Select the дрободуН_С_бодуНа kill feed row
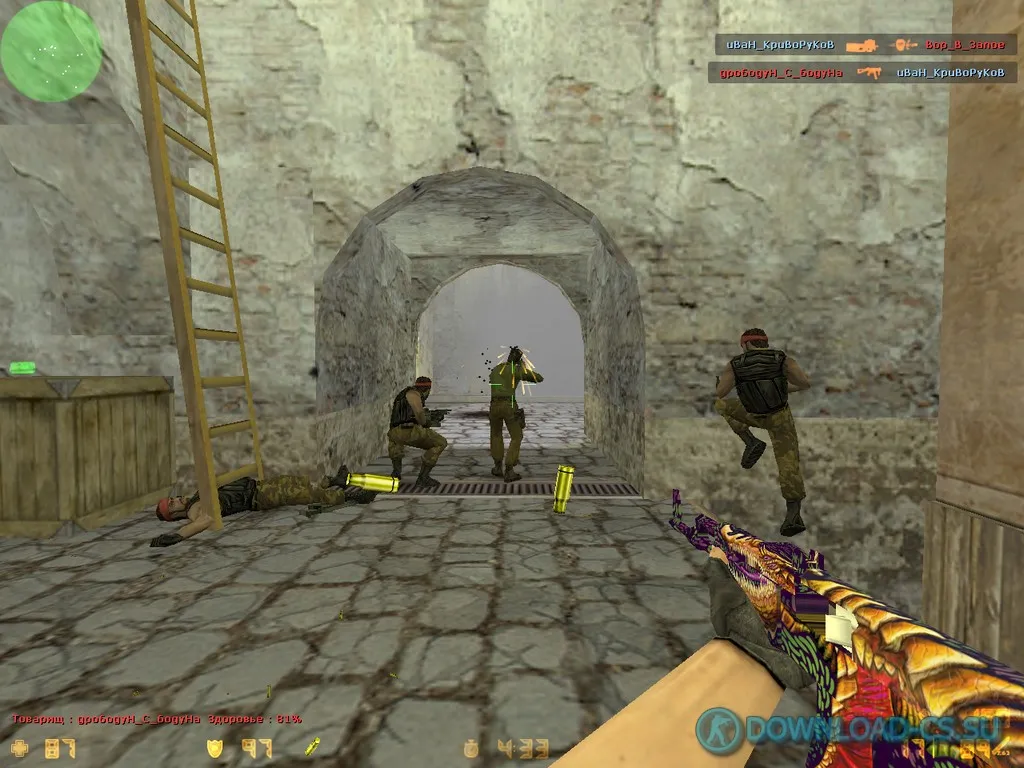Screen dimensions: 1024x768 click(862, 72)
